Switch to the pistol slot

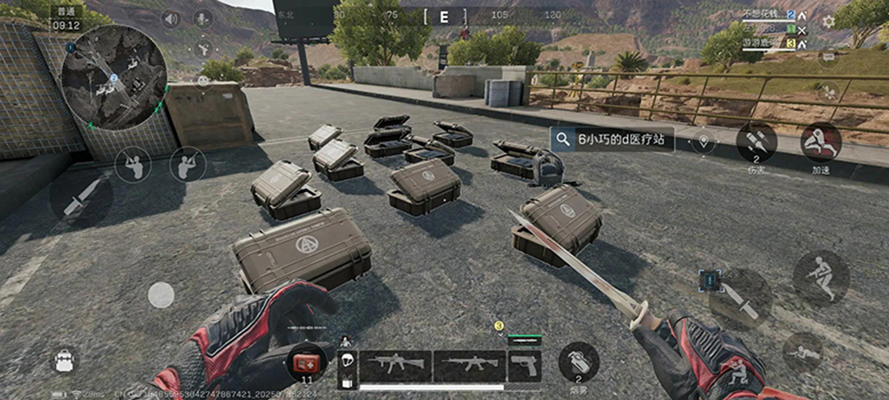[524, 365]
